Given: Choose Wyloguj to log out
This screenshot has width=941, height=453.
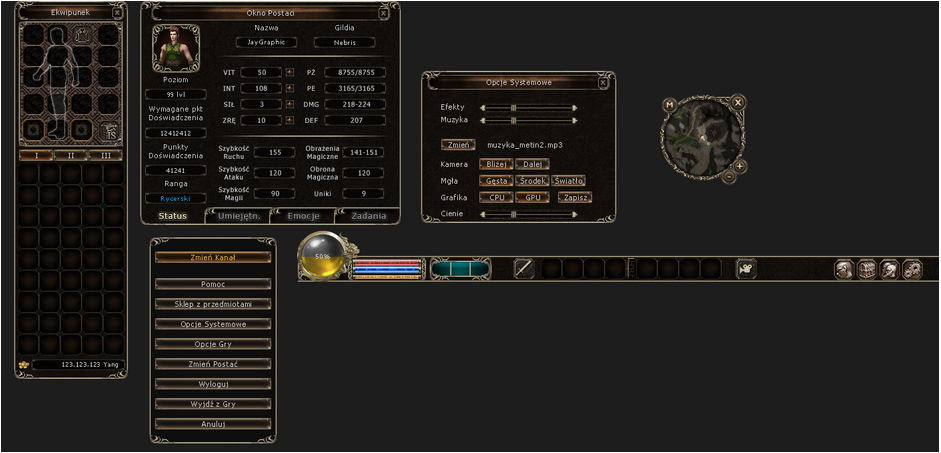Looking at the screenshot, I should coord(211,384).
